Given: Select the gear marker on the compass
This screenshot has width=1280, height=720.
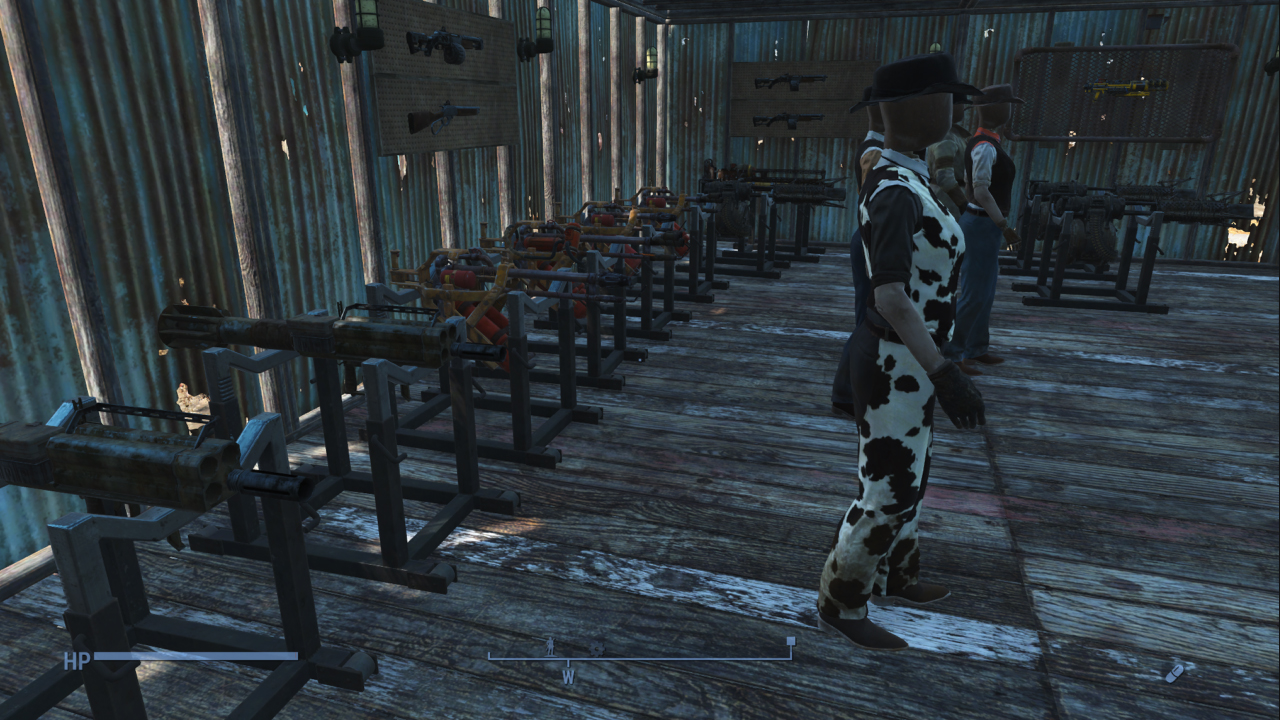Looking at the screenshot, I should [x=597, y=648].
